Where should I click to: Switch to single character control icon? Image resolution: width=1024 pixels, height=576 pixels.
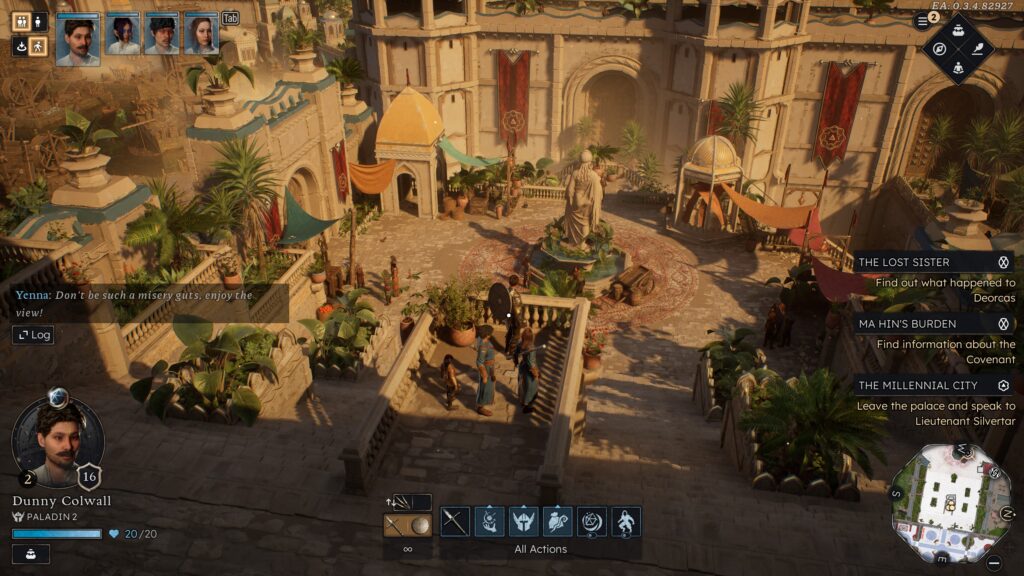[38, 21]
